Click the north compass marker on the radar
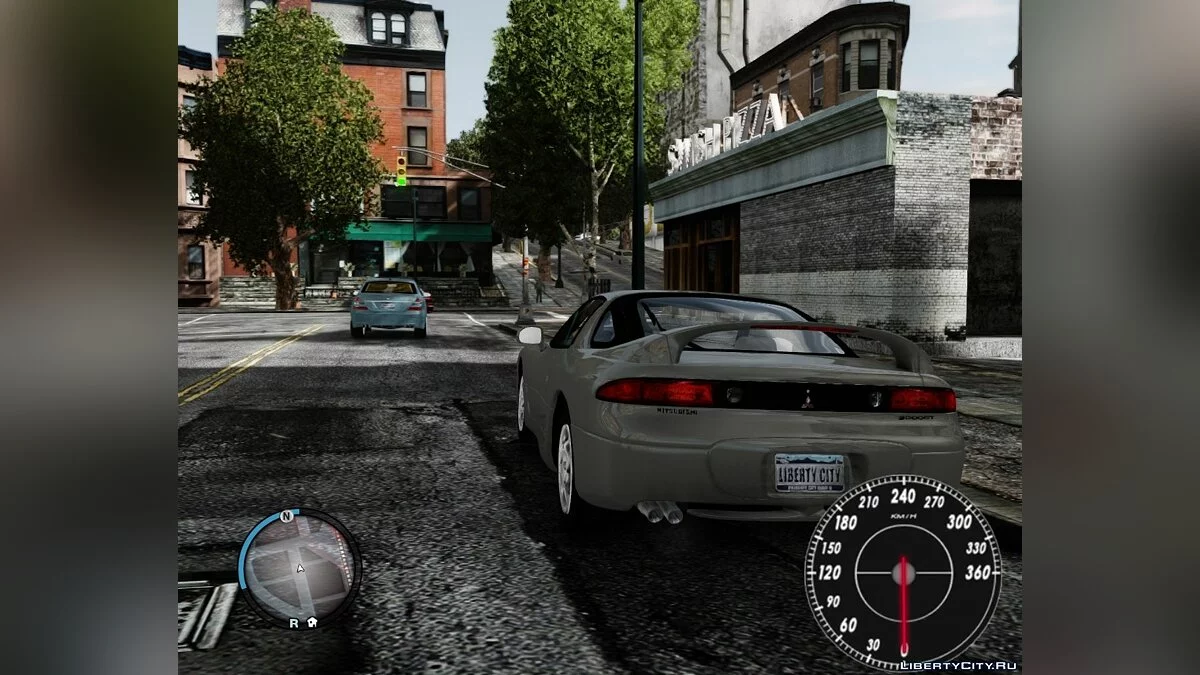 coord(286,516)
